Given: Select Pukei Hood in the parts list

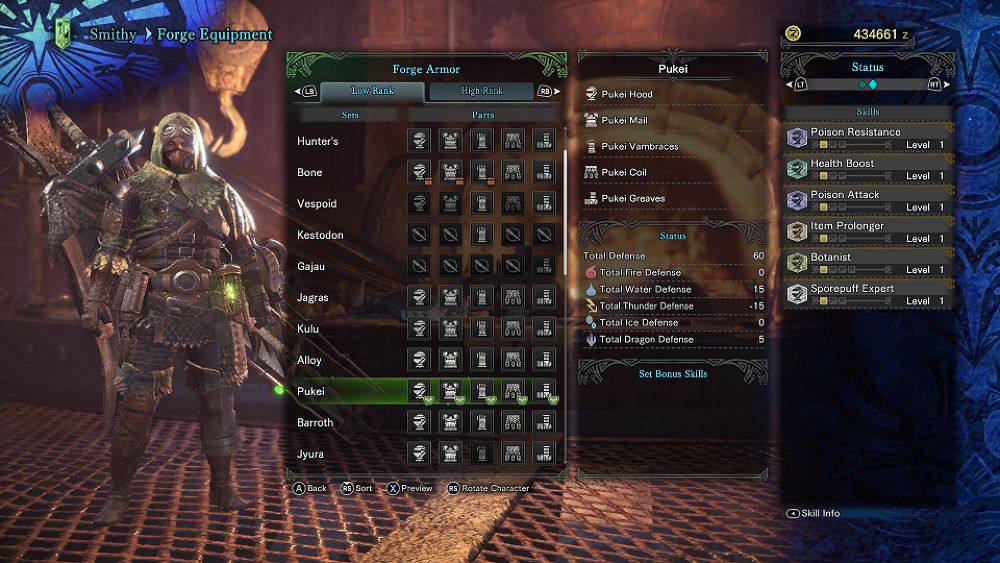Looking at the screenshot, I should [x=627, y=95].
